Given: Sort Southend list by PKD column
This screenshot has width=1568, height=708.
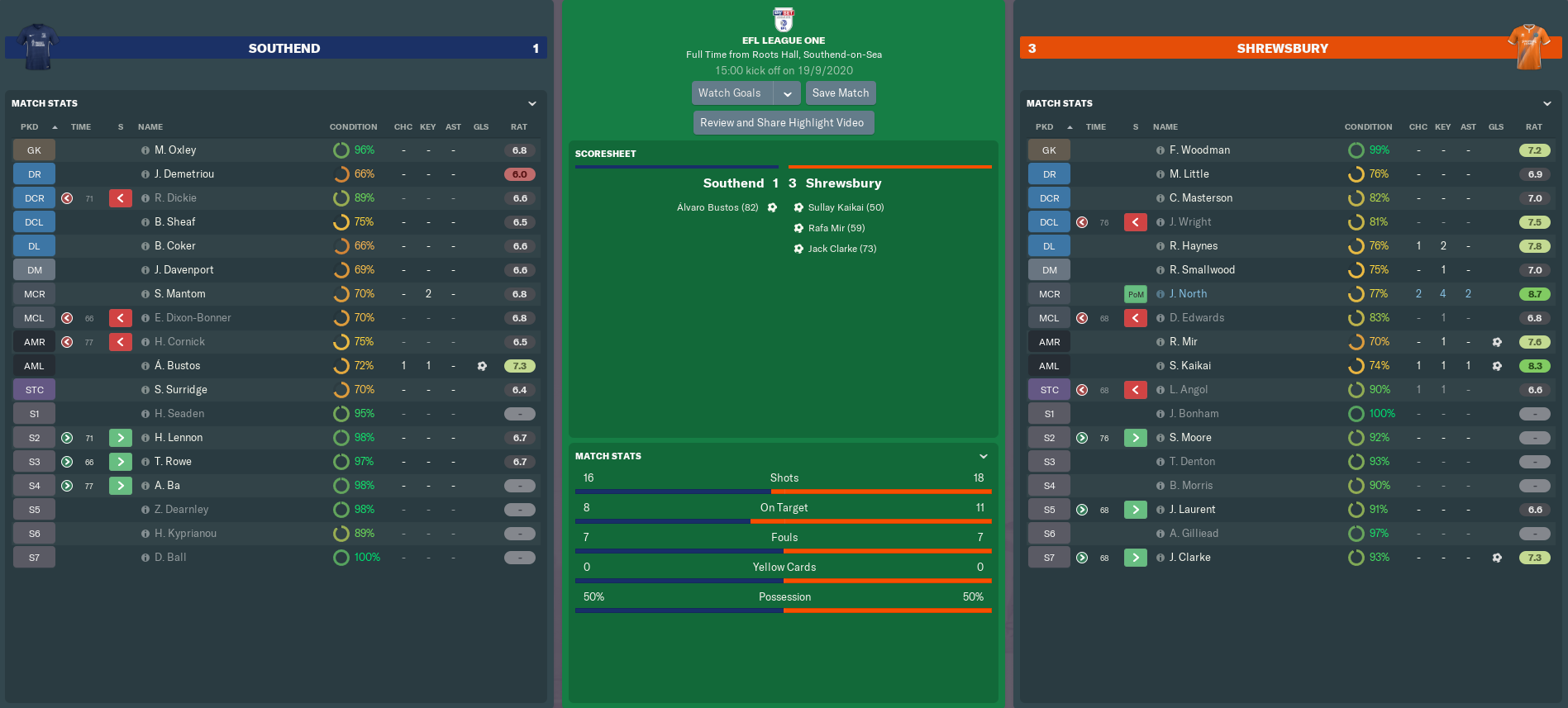Looking at the screenshot, I should point(30,127).
